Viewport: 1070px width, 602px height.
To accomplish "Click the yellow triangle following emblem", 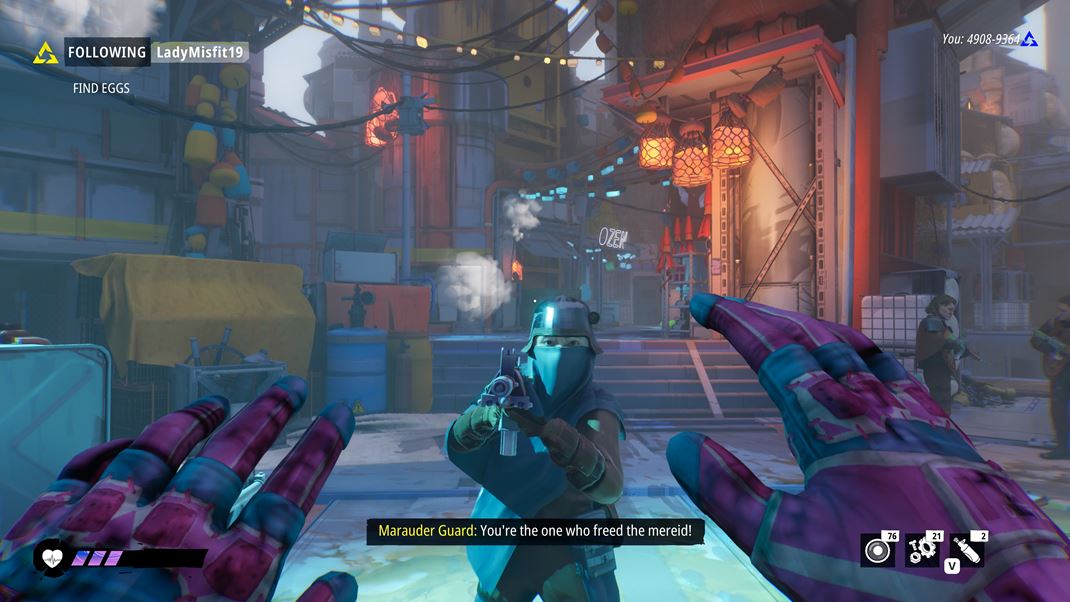I will click(x=45, y=53).
